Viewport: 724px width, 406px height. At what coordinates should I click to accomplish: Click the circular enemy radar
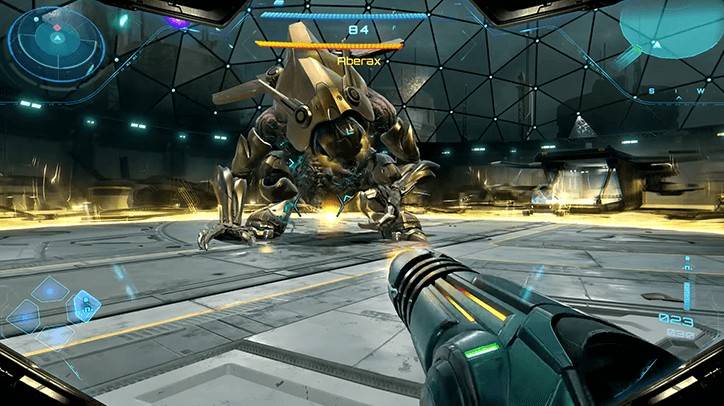(x=56, y=42)
